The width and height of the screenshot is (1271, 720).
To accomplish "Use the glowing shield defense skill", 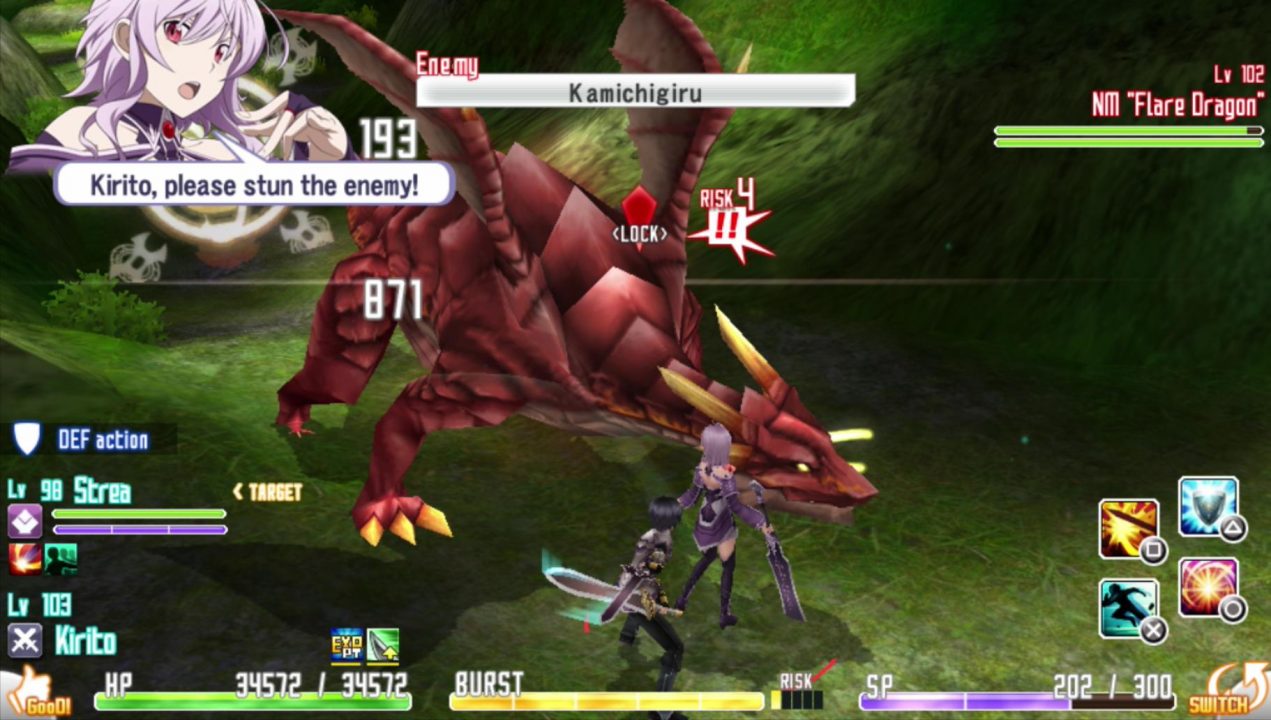I will (1208, 507).
